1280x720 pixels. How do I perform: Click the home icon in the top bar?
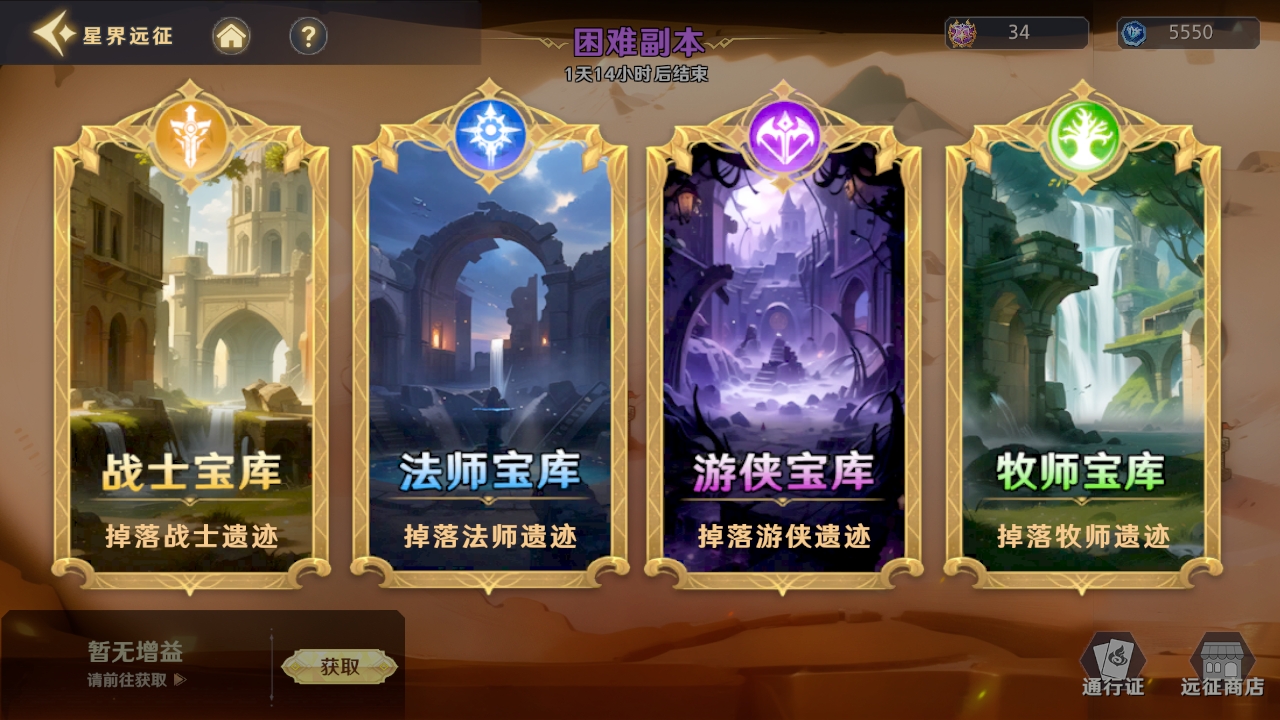[x=230, y=34]
